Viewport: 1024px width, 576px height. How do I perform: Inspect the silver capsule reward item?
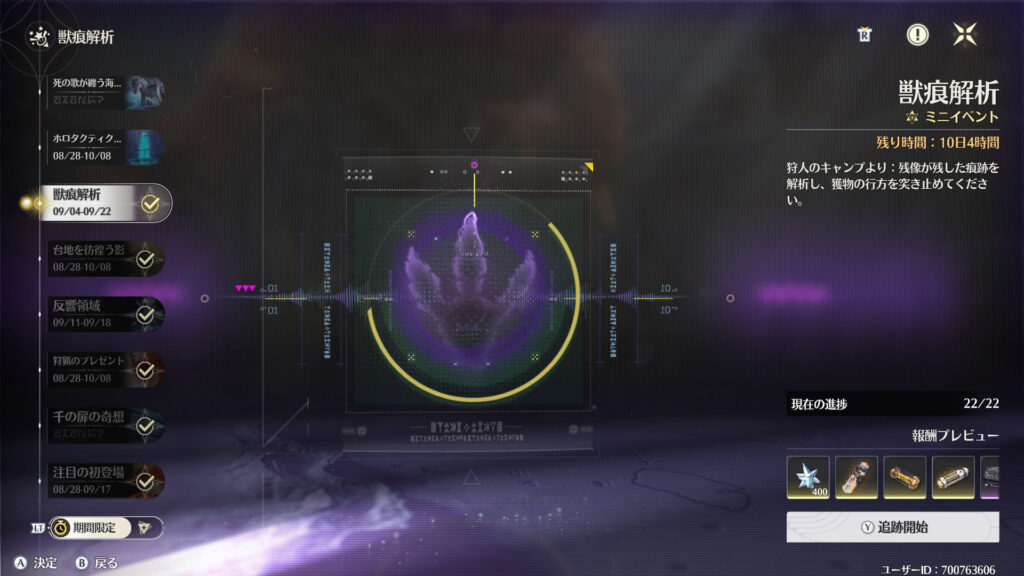click(x=953, y=478)
